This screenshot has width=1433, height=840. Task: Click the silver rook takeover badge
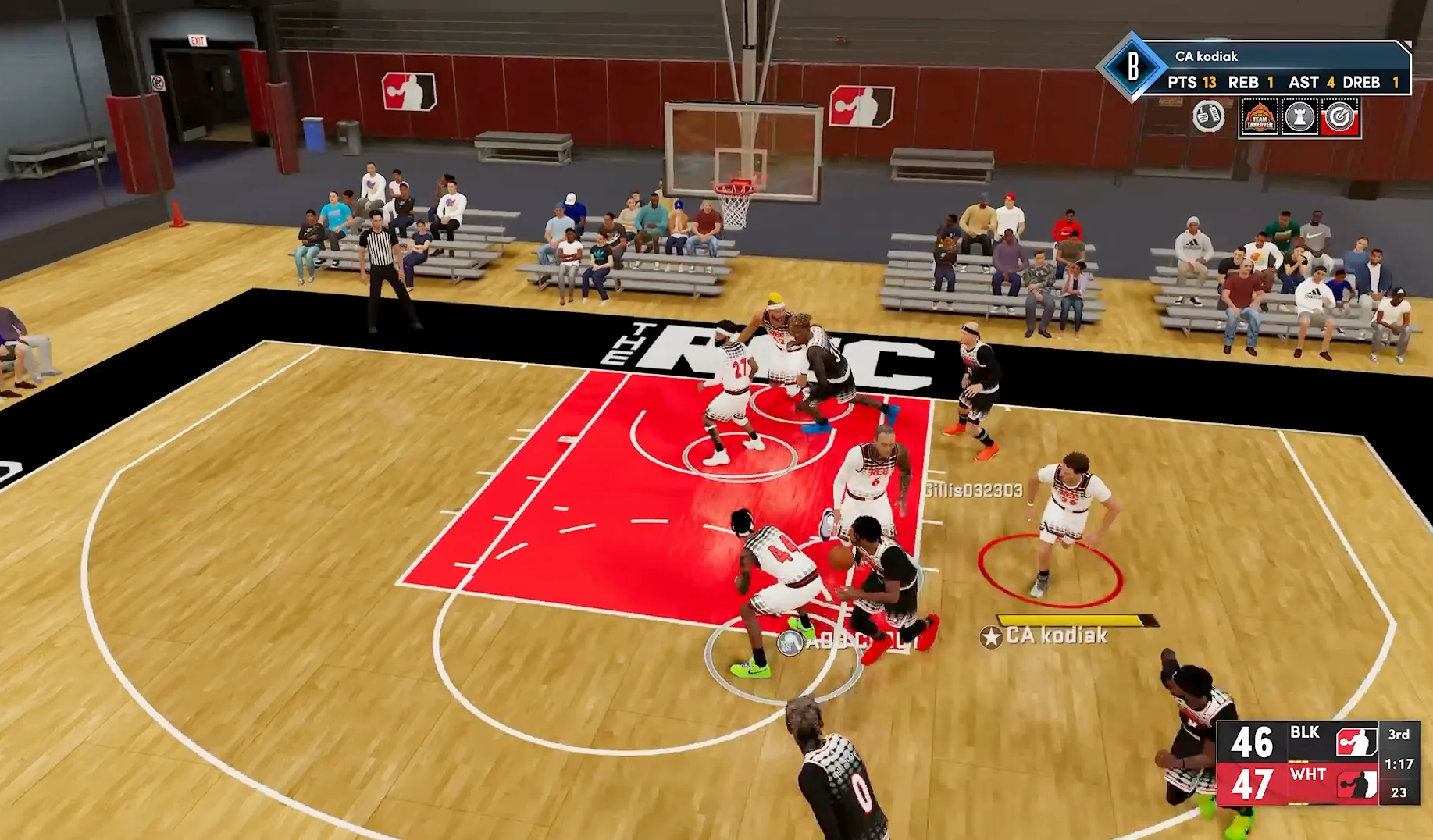click(1299, 117)
